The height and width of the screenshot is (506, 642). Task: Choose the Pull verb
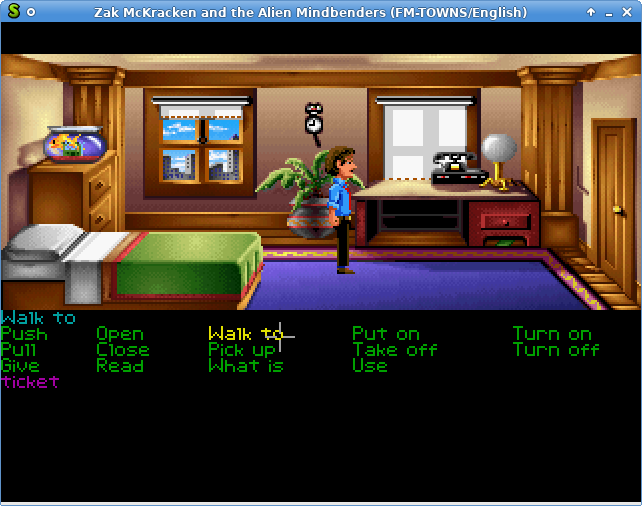pyautogui.click(x=19, y=350)
